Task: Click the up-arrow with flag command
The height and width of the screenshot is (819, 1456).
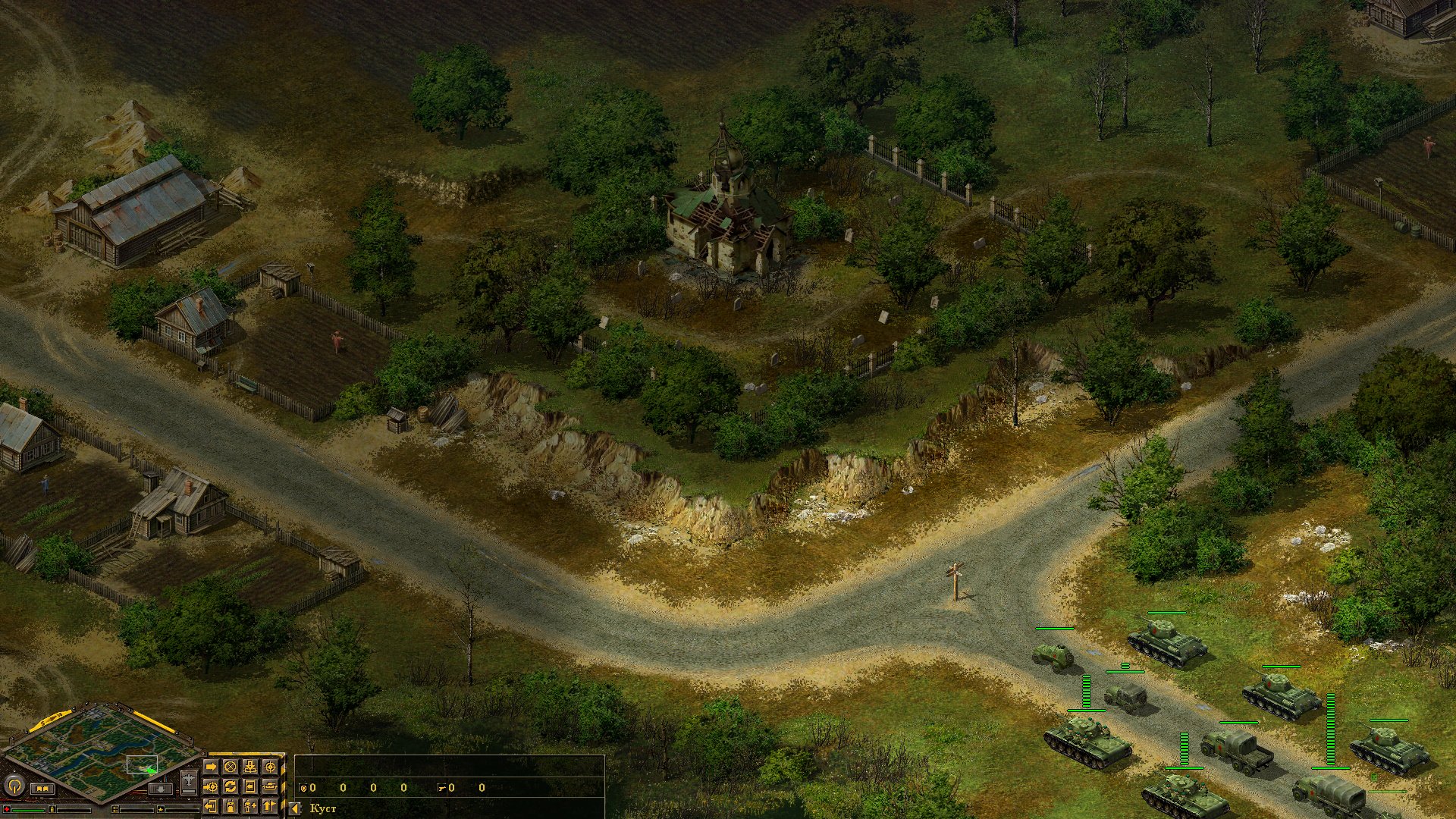Action: 269,805
